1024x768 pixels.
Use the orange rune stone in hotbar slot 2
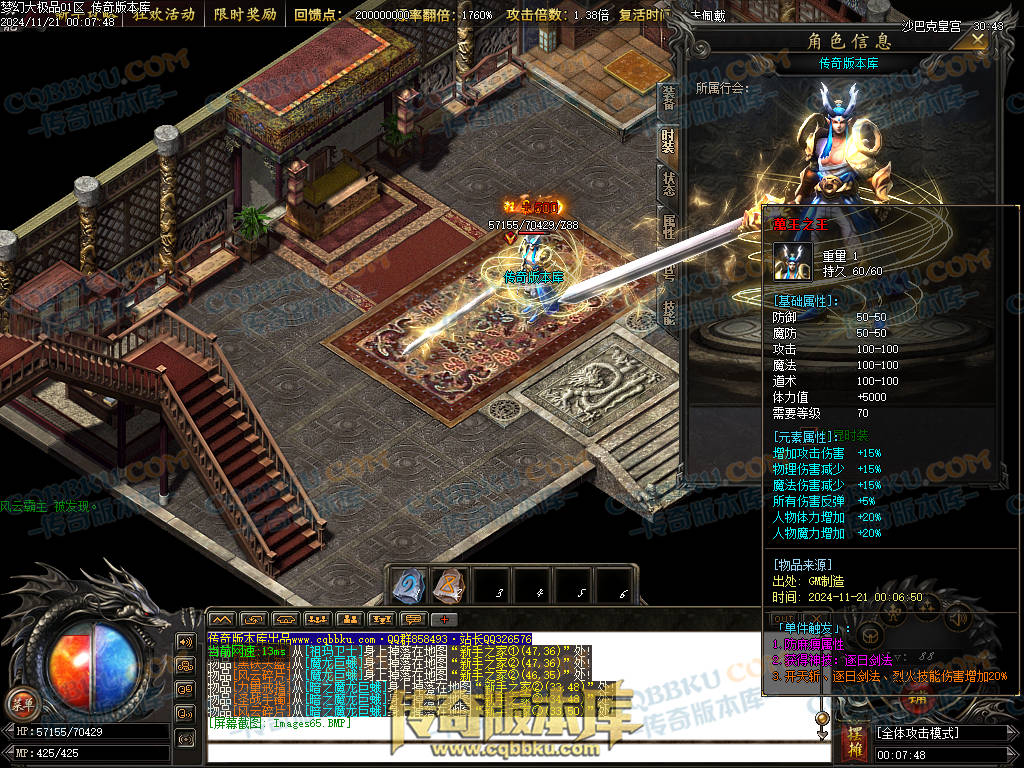tap(449, 585)
